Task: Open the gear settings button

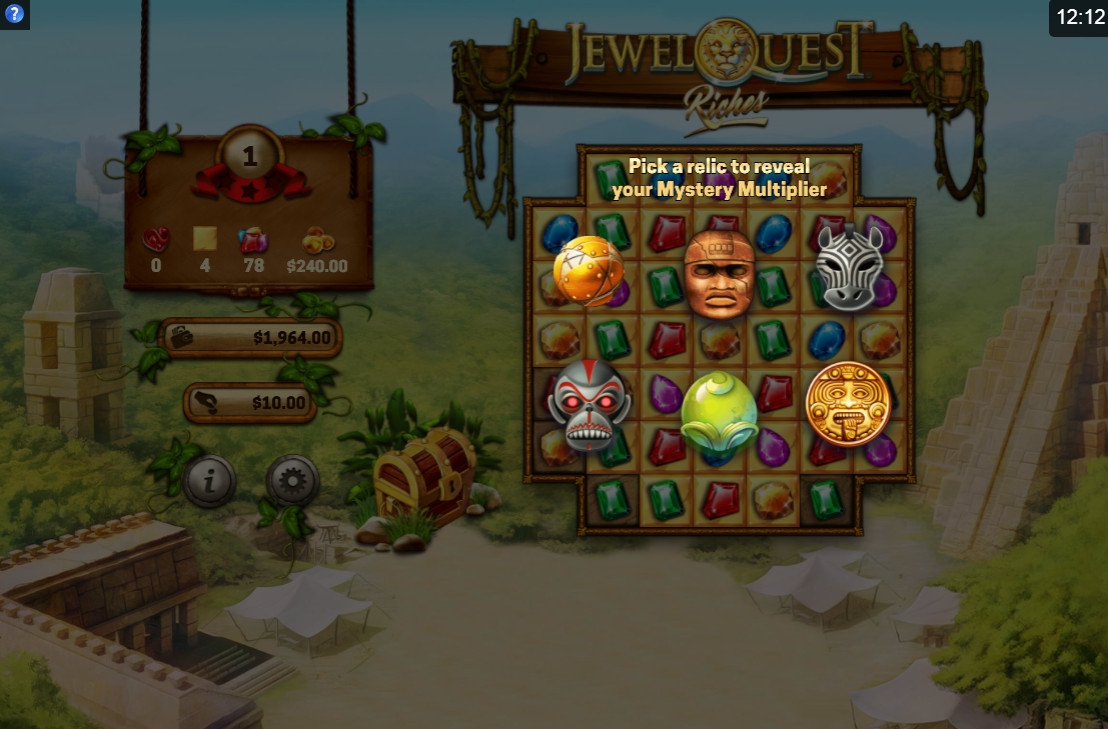Action: pyautogui.click(x=293, y=482)
